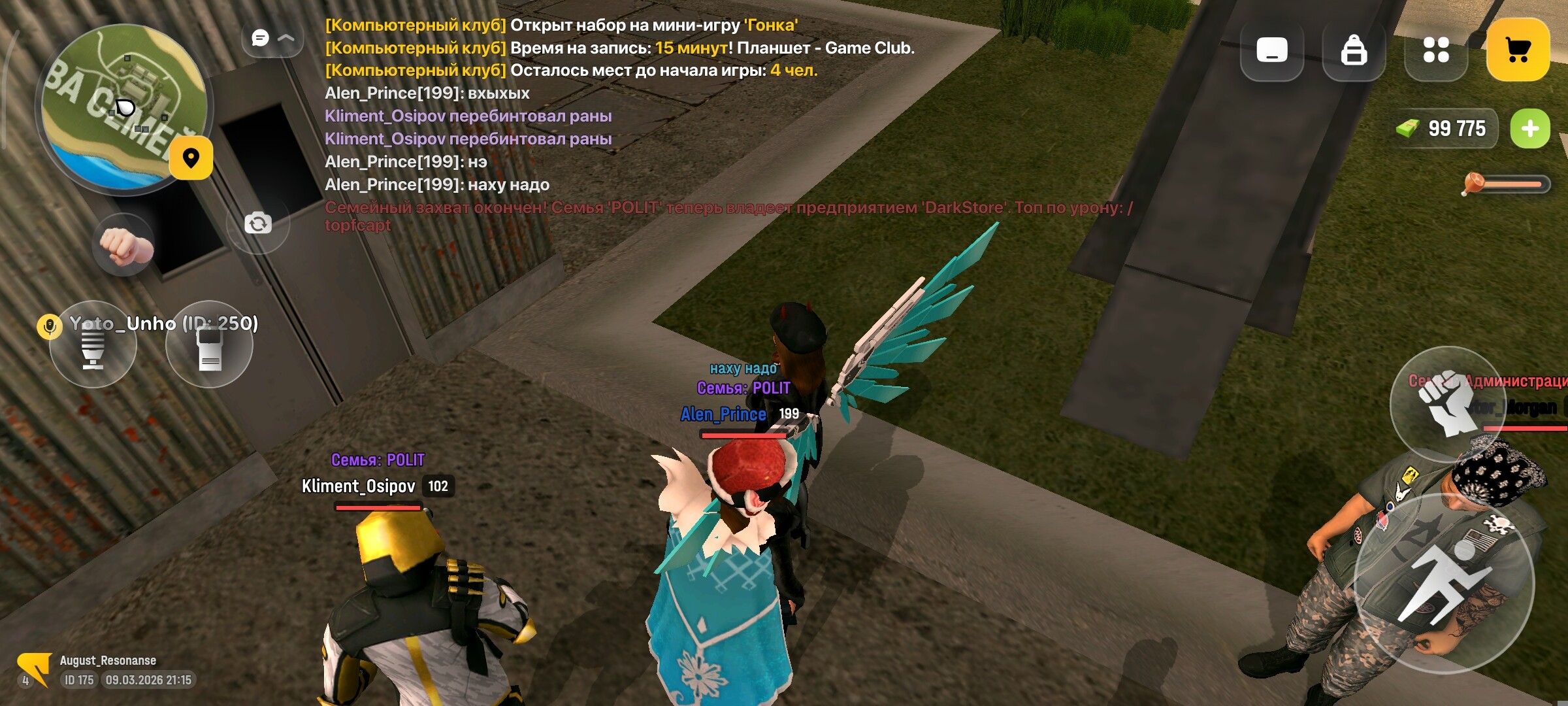Tap the yellow location pin under the minimap
This screenshot has height=706, width=1568.
190,159
